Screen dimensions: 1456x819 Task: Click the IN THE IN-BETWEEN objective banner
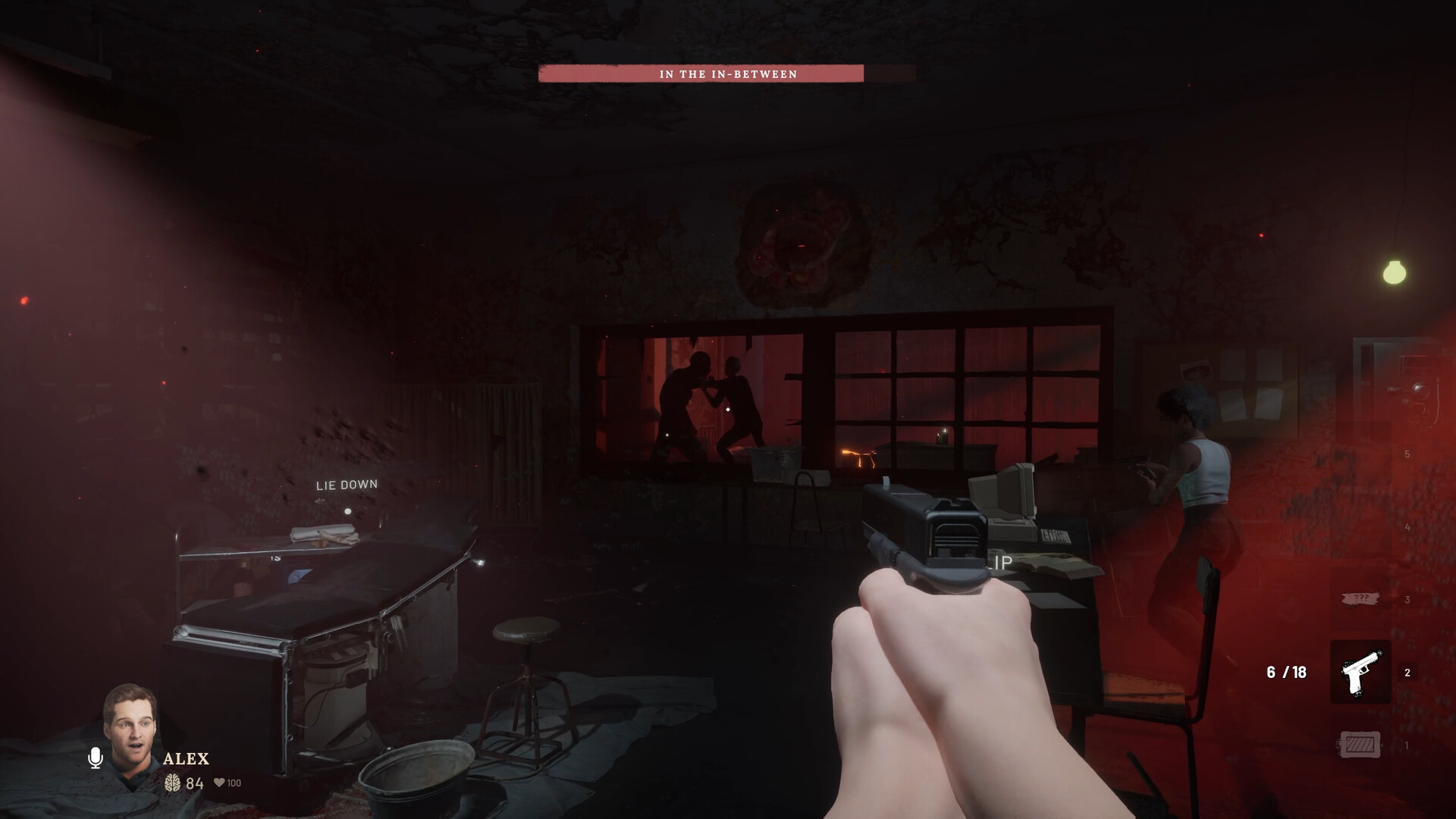(x=728, y=75)
